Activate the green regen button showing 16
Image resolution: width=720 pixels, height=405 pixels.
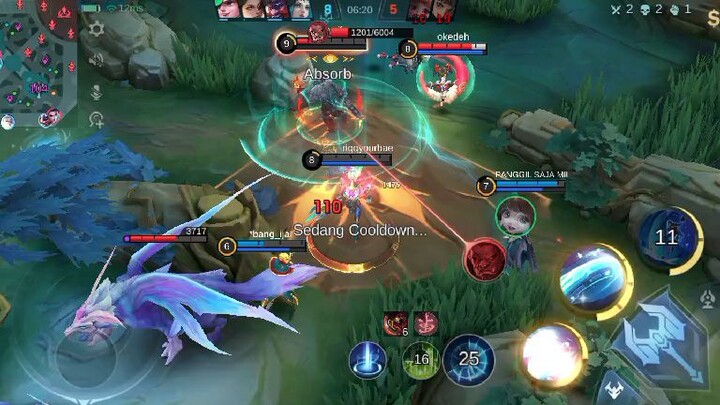[419, 360]
